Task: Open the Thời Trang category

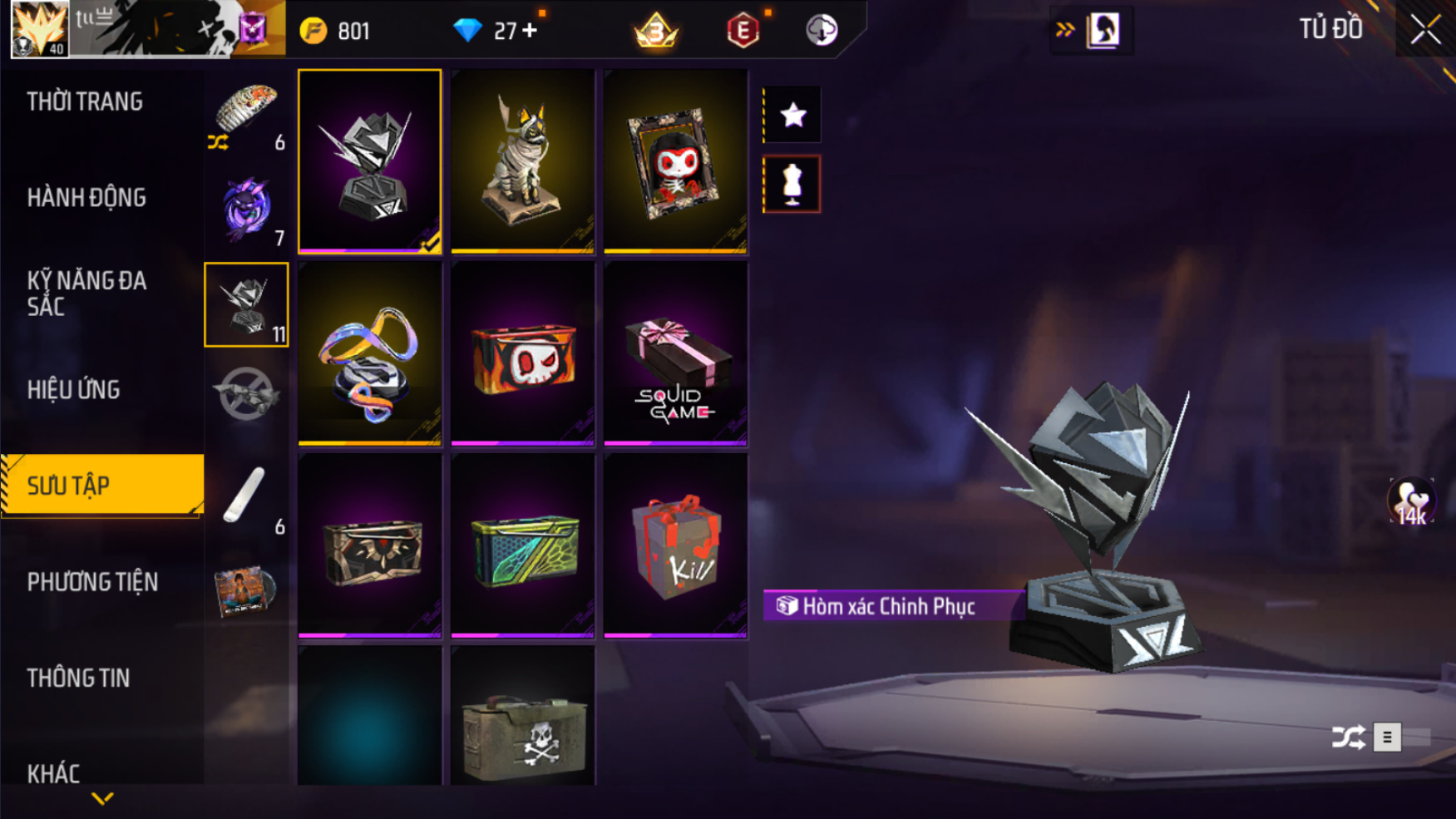Action: pos(85,101)
